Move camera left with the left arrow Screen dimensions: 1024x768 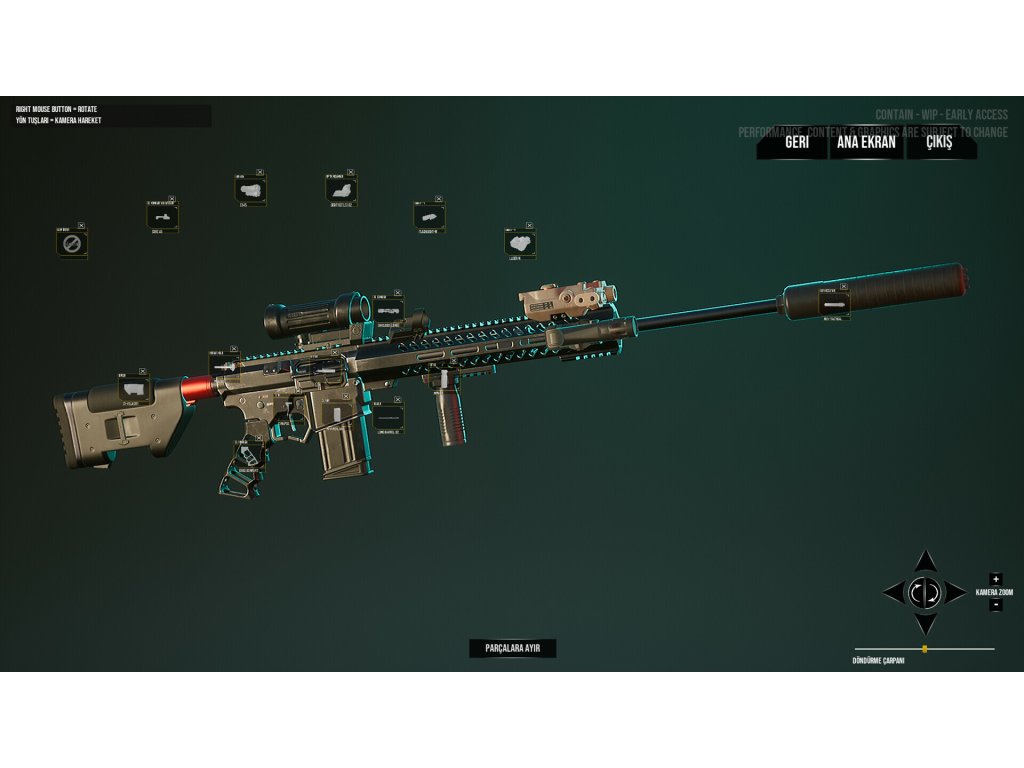tap(893, 592)
